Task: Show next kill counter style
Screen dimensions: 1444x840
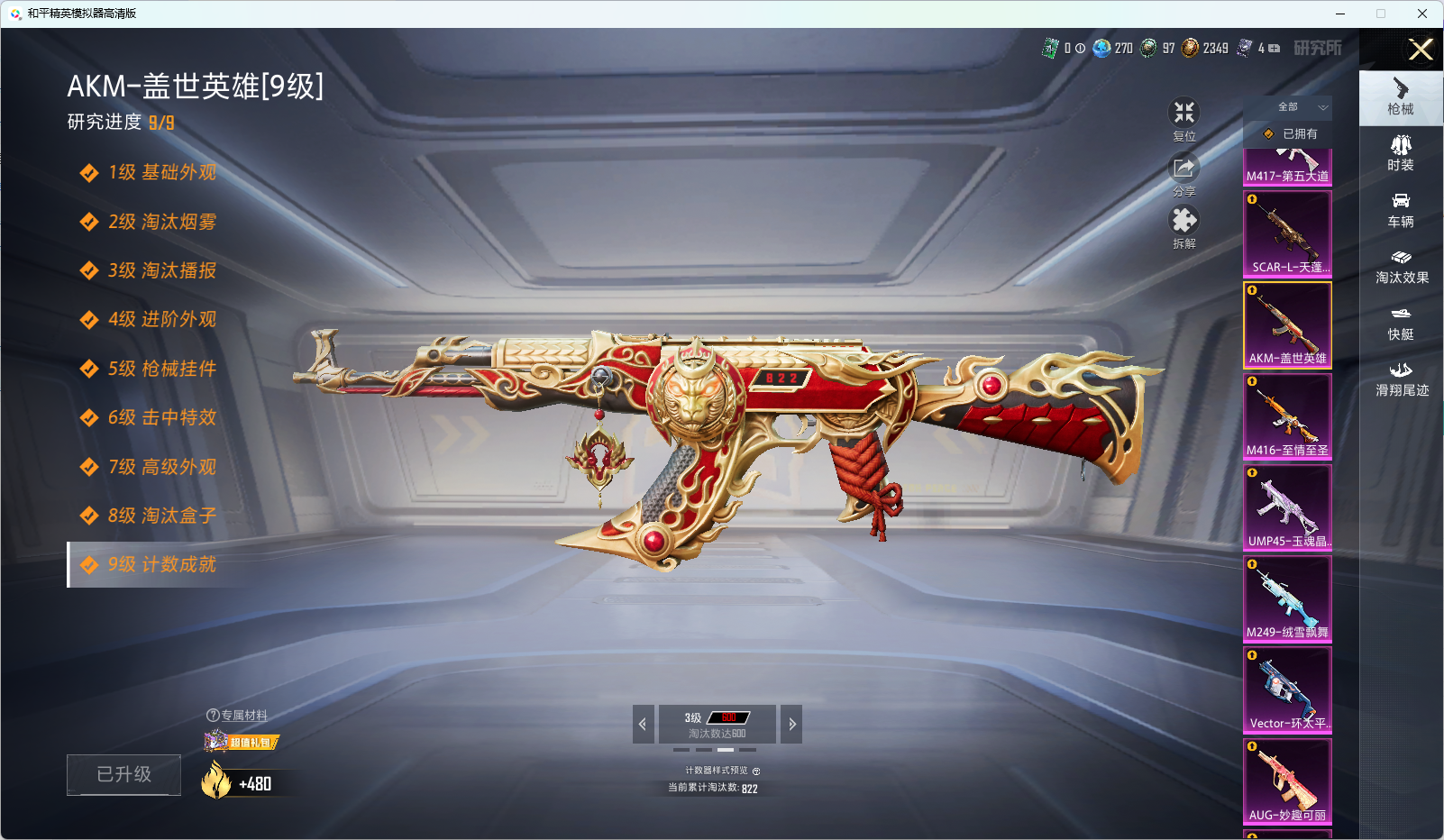Action: coord(791,724)
